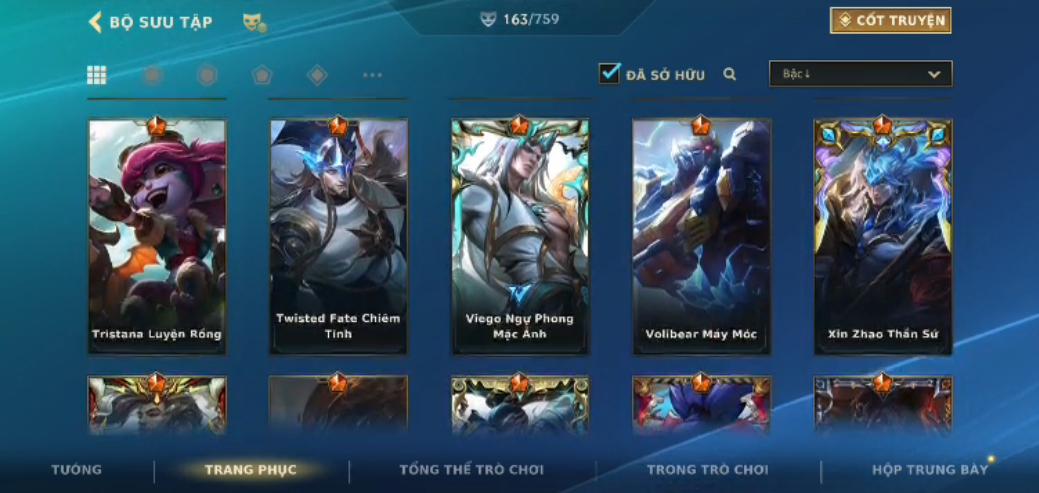Expand the Bậc sort dropdown
Viewport: 1039px width, 493px height.
[x=860, y=74]
